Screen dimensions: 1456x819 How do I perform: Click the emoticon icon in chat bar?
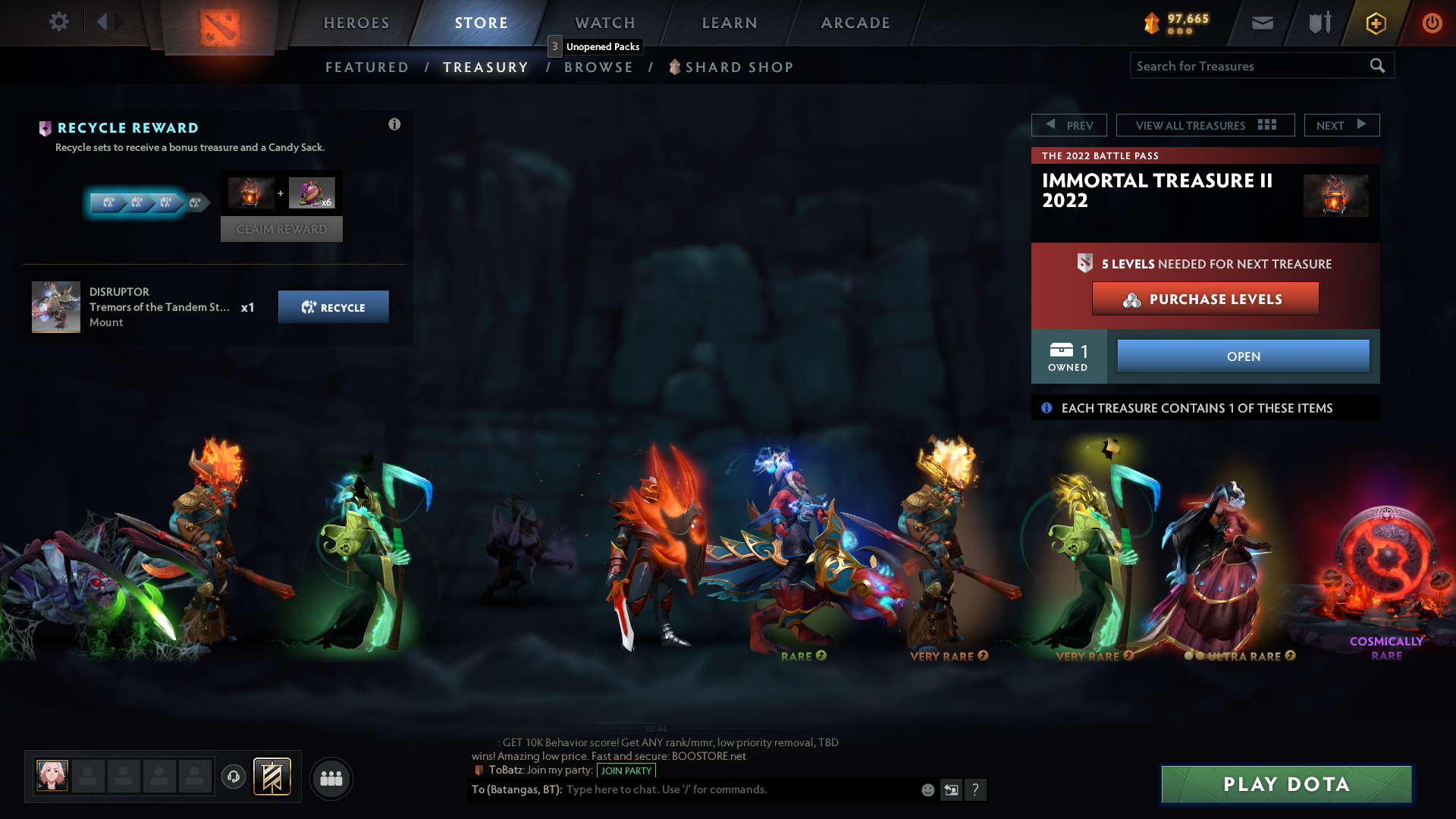[x=927, y=789]
